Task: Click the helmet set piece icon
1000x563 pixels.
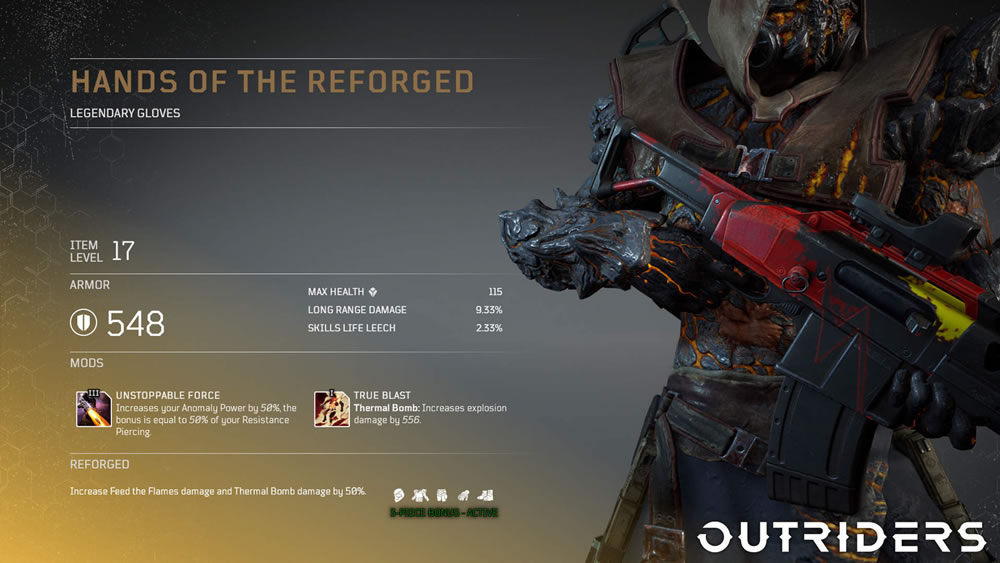Action: [x=398, y=494]
